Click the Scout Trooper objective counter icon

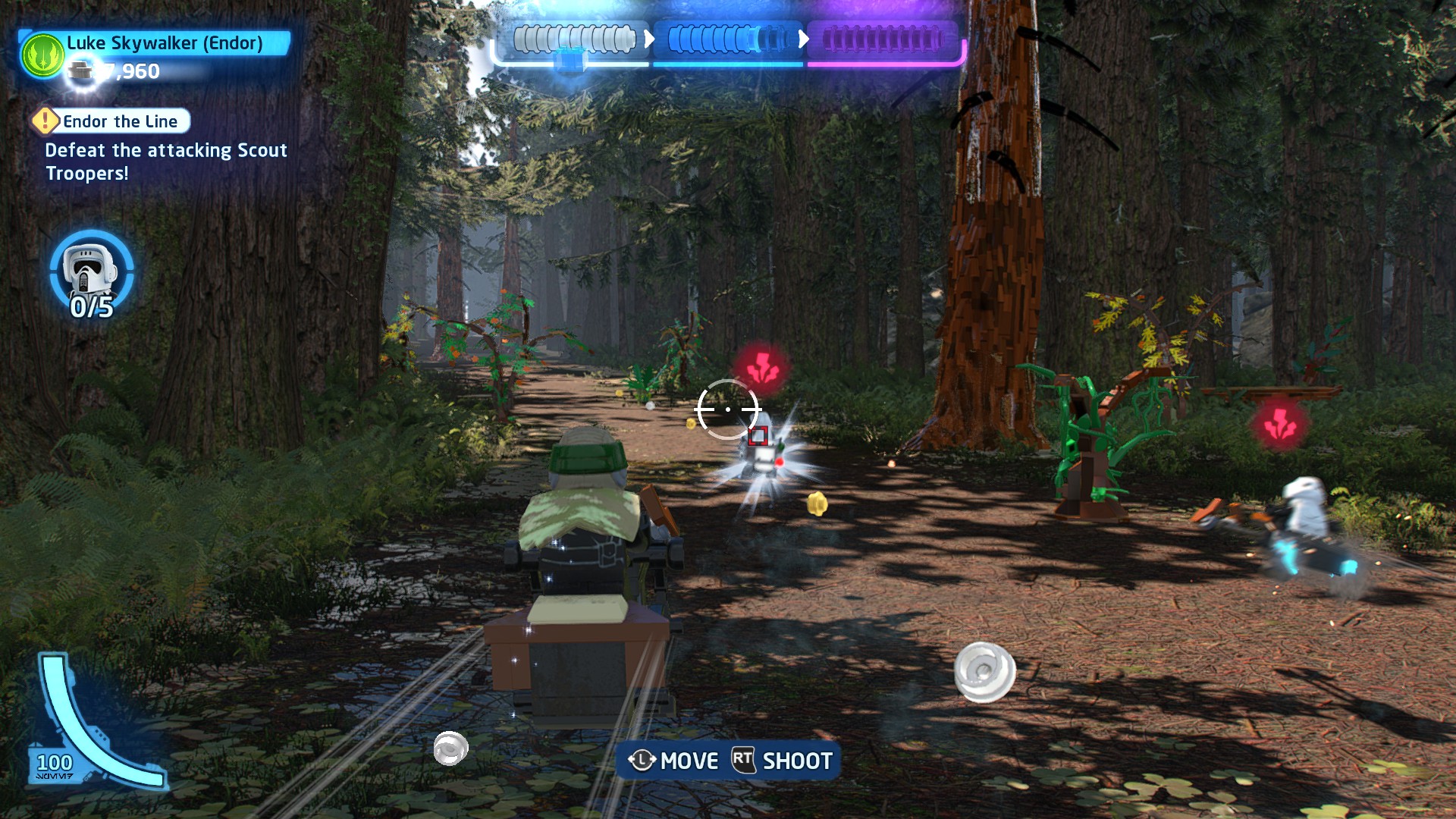pos(91,271)
